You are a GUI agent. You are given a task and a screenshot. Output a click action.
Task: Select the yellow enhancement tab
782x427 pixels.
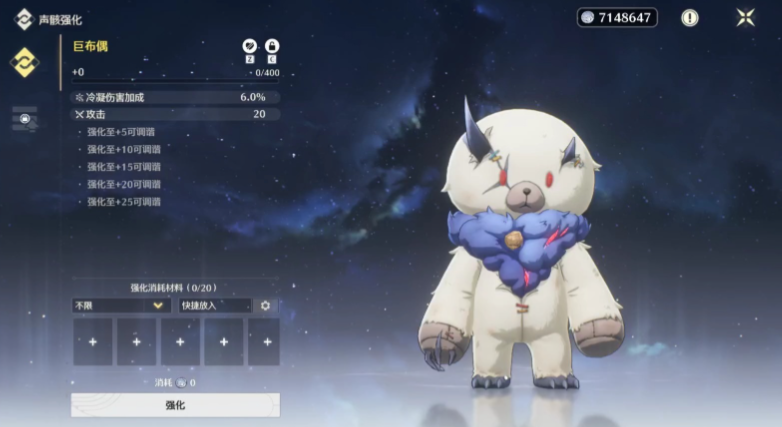point(24,63)
